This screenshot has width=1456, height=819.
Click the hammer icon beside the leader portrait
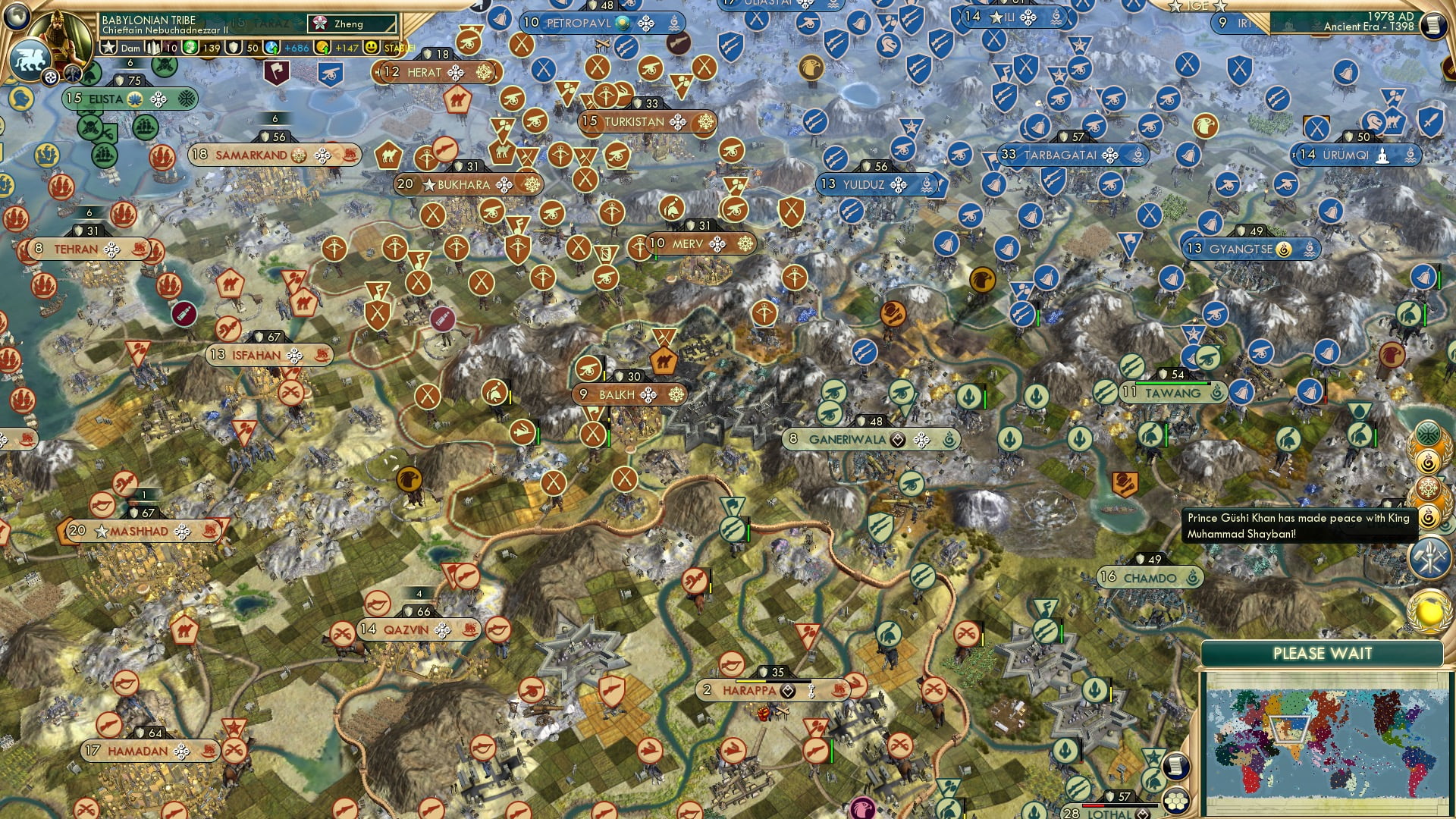(71, 72)
